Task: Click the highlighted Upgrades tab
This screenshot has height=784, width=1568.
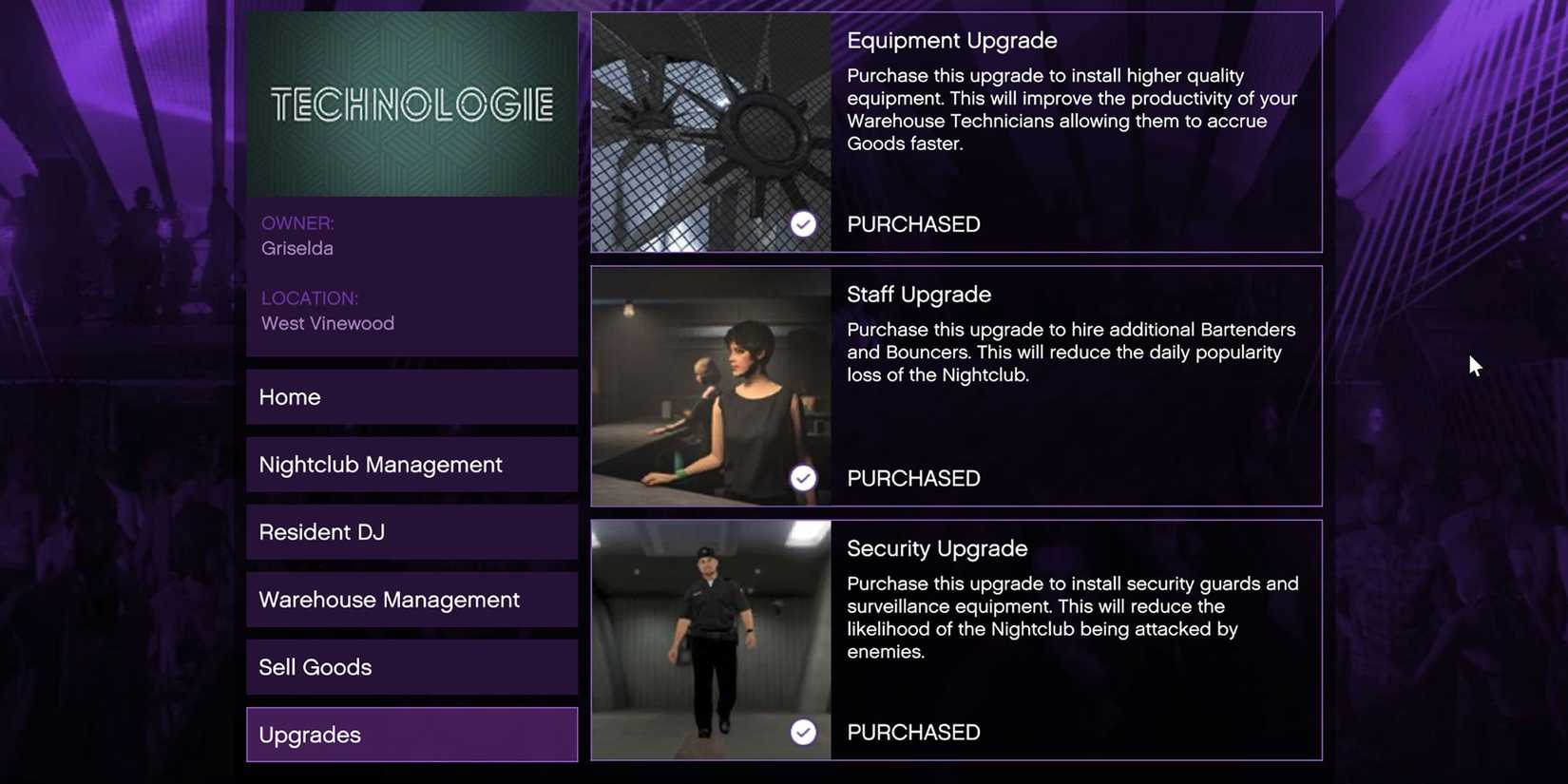Action: click(411, 734)
